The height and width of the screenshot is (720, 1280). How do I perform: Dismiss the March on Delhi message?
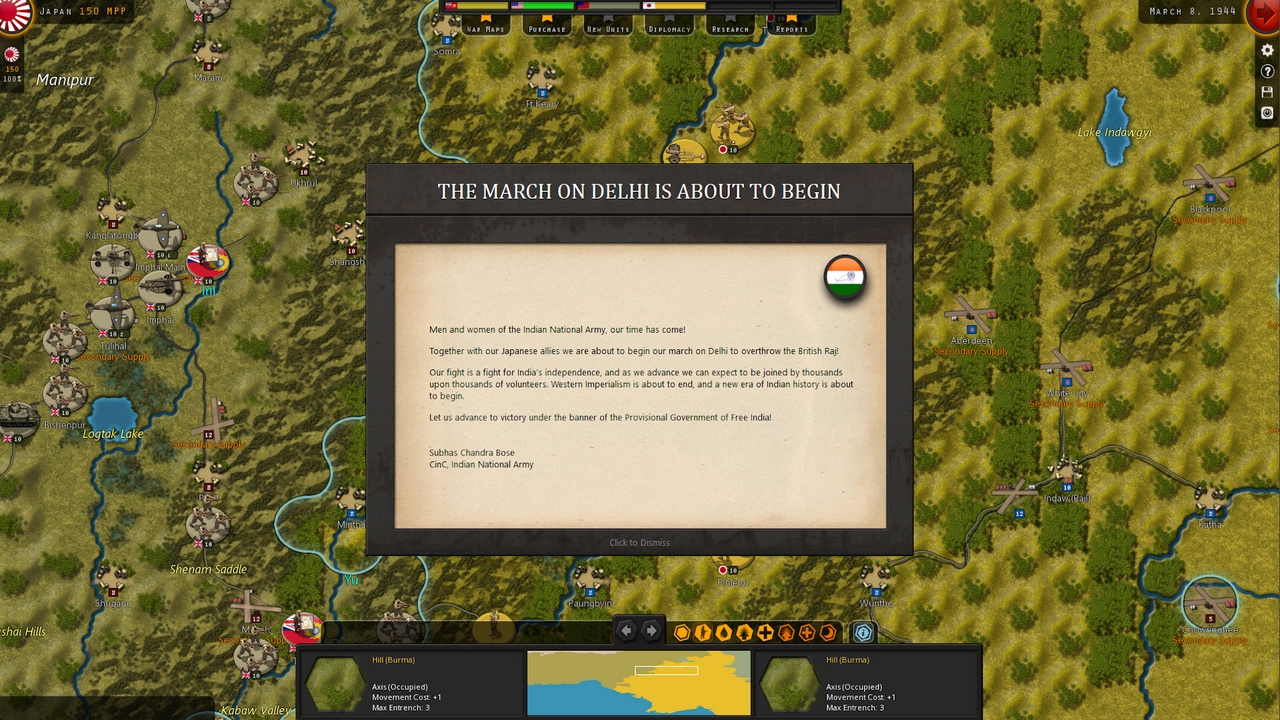(x=639, y=542)
